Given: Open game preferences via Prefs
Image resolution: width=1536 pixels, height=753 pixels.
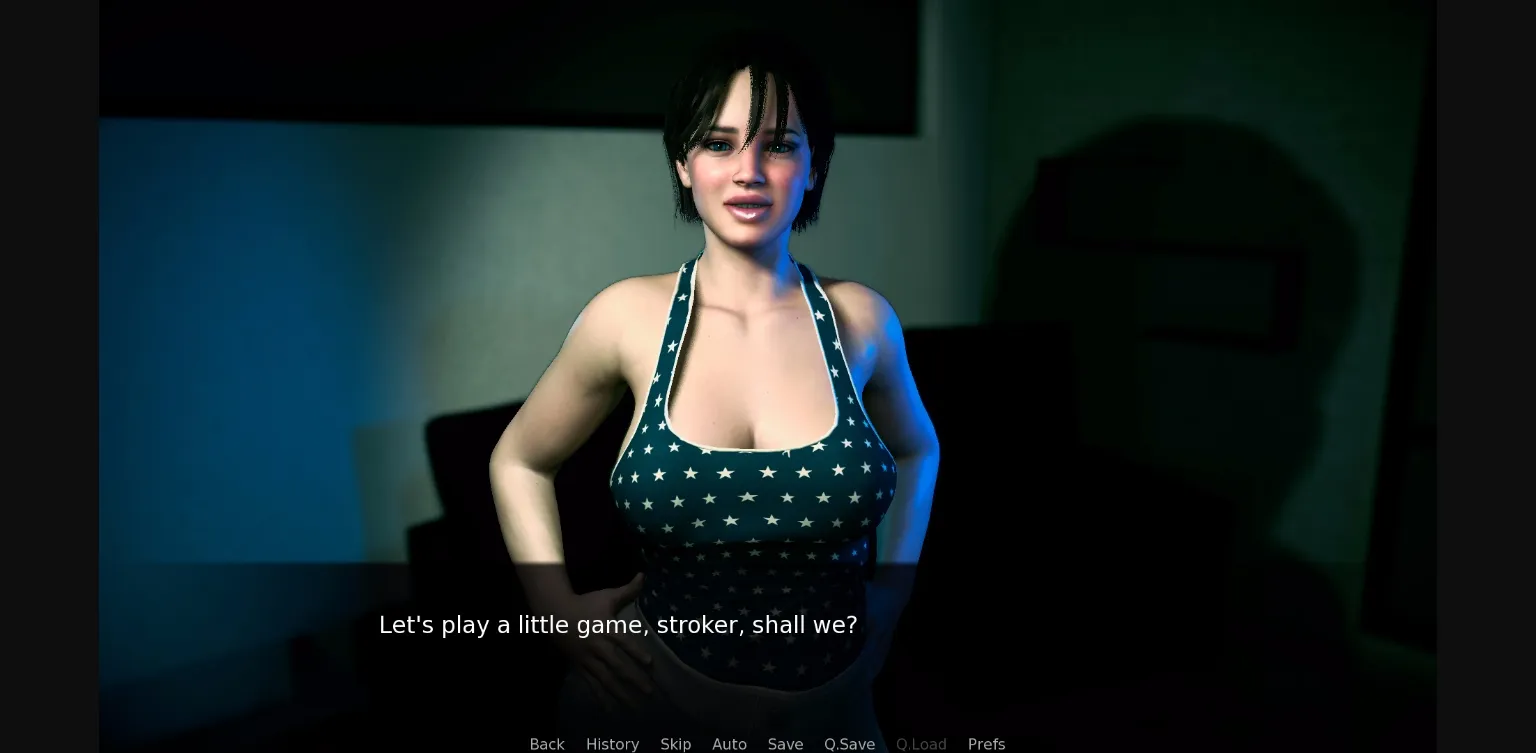Looking at the screenshot, I should pos(986,744).
